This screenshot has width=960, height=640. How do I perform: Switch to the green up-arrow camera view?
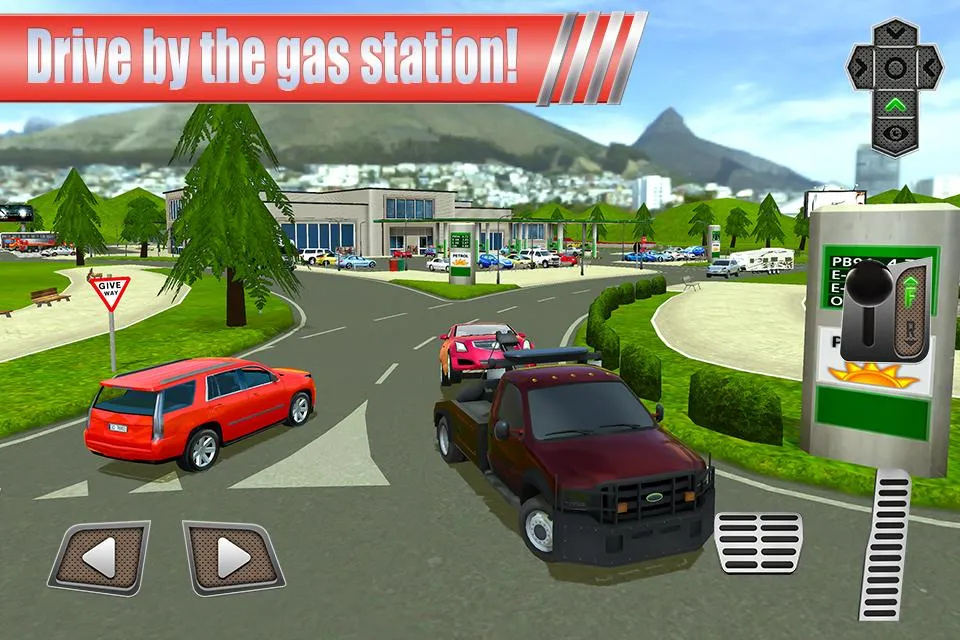click(896, 103)
